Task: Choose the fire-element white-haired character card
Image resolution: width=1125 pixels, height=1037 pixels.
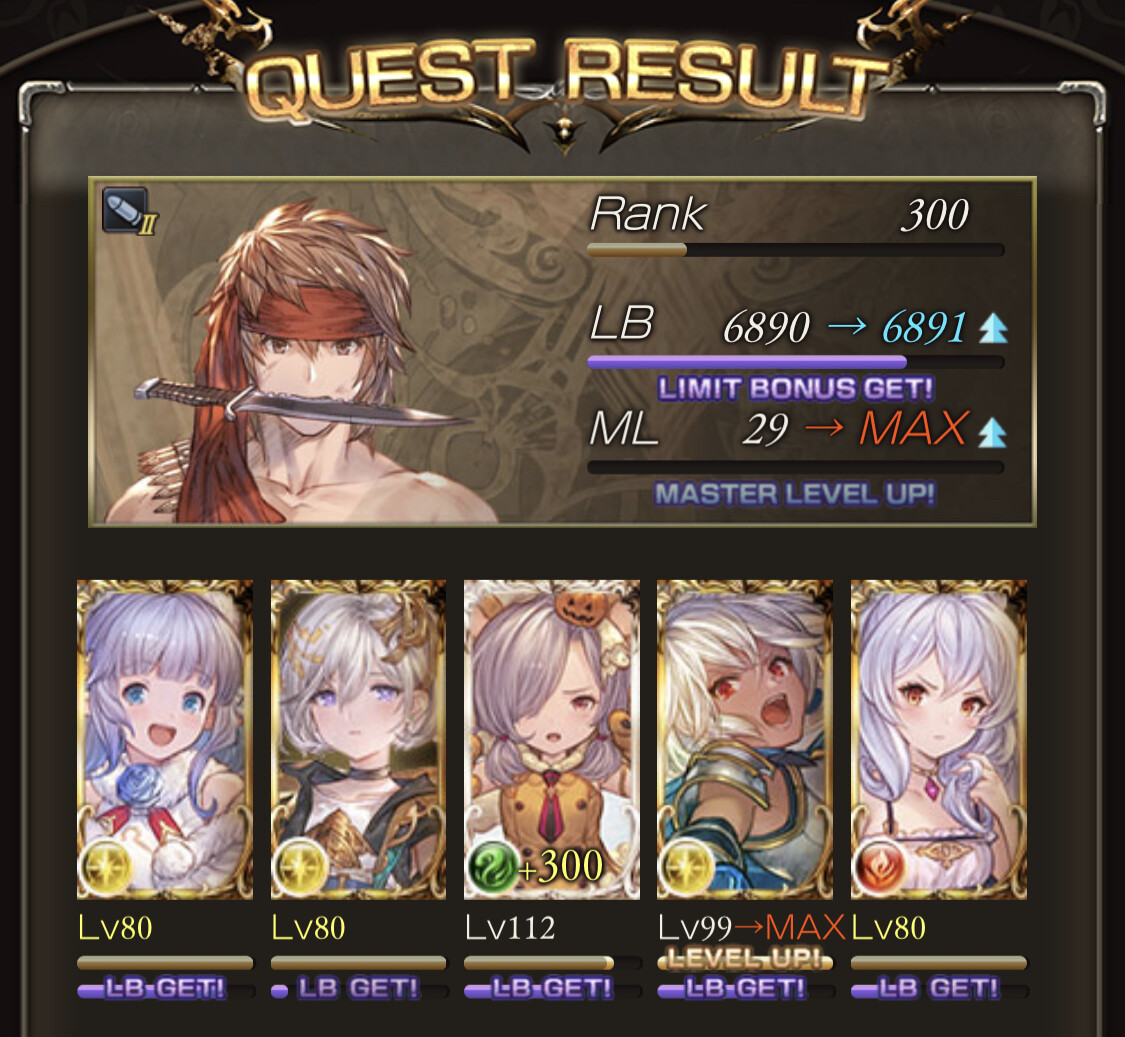Action: click(x=938, y=738)
